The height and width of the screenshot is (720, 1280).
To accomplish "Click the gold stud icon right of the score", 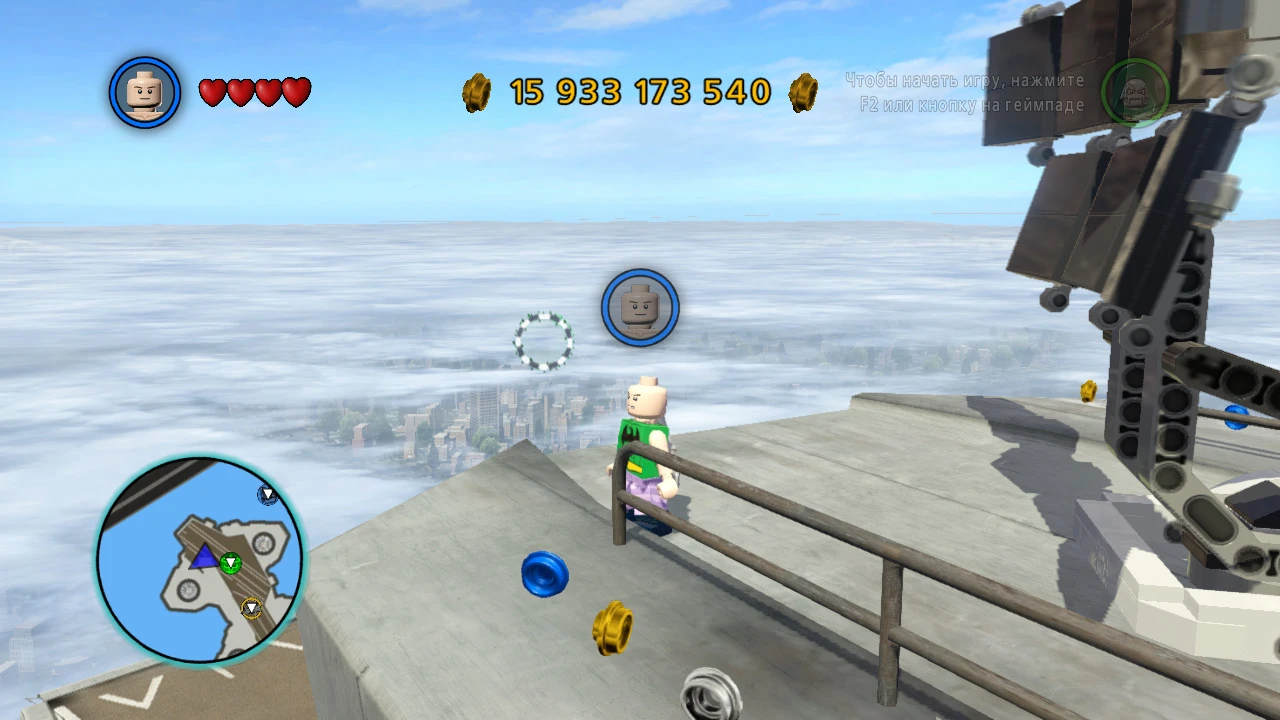I will click(x=803, y=93).
